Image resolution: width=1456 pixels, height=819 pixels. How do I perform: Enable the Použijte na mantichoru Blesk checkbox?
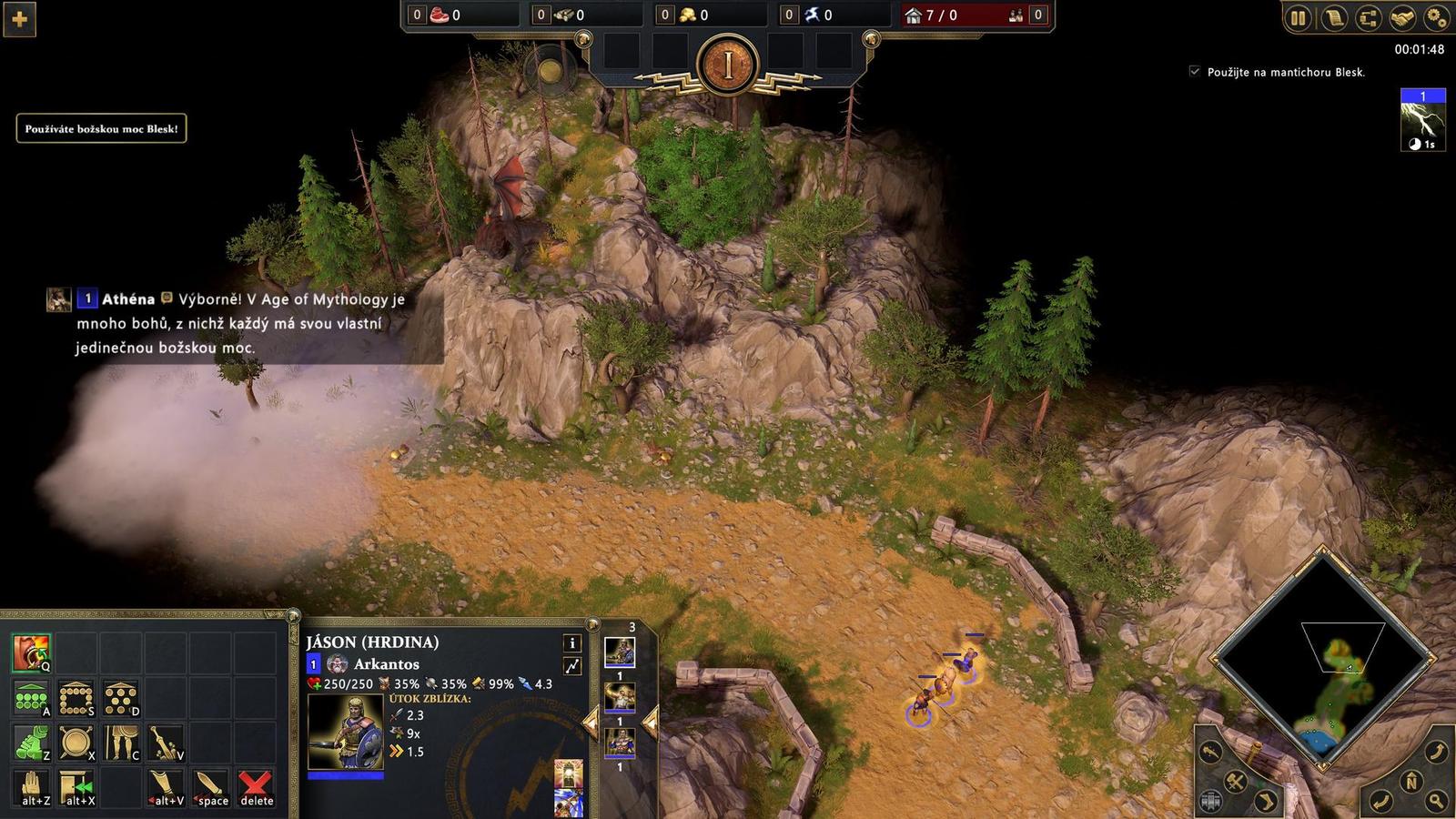(1194, 71)
